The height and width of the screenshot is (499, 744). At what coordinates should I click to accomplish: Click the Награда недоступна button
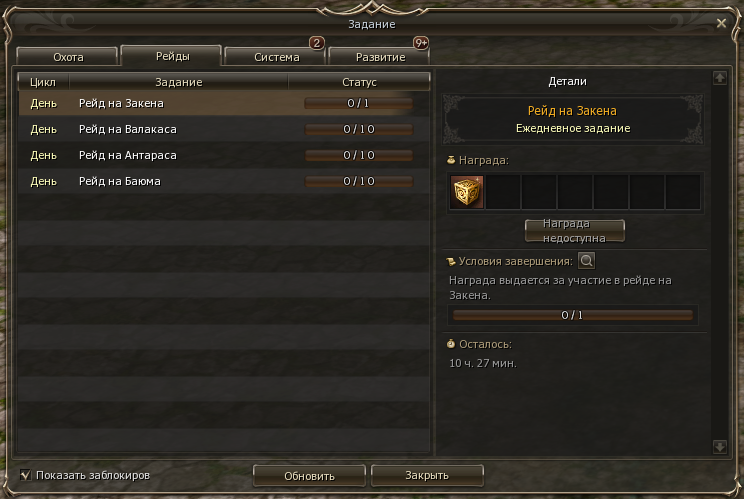(x=575, y=231)
